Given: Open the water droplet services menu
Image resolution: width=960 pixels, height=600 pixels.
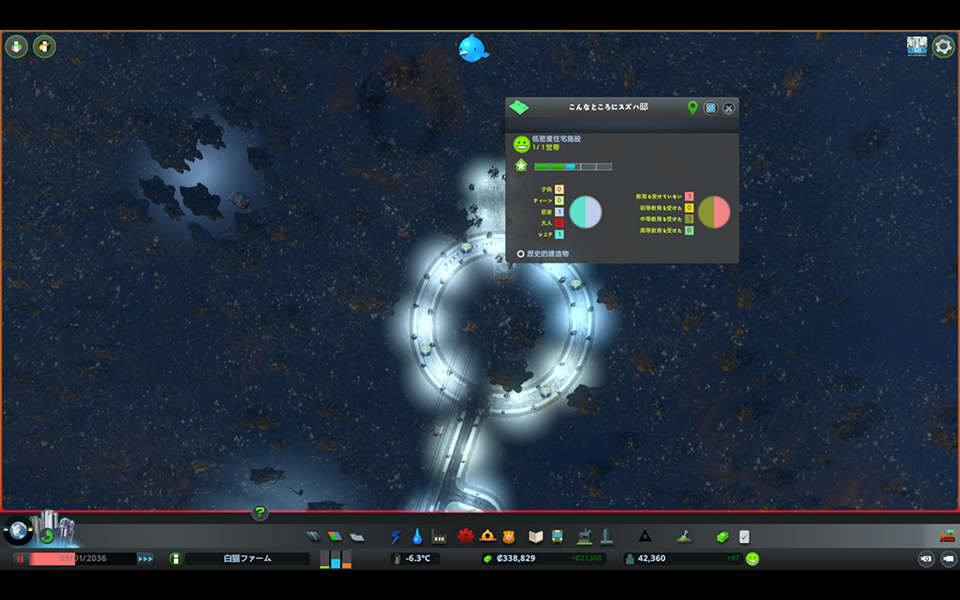Looking at the screenshot, I should (417, 537).
